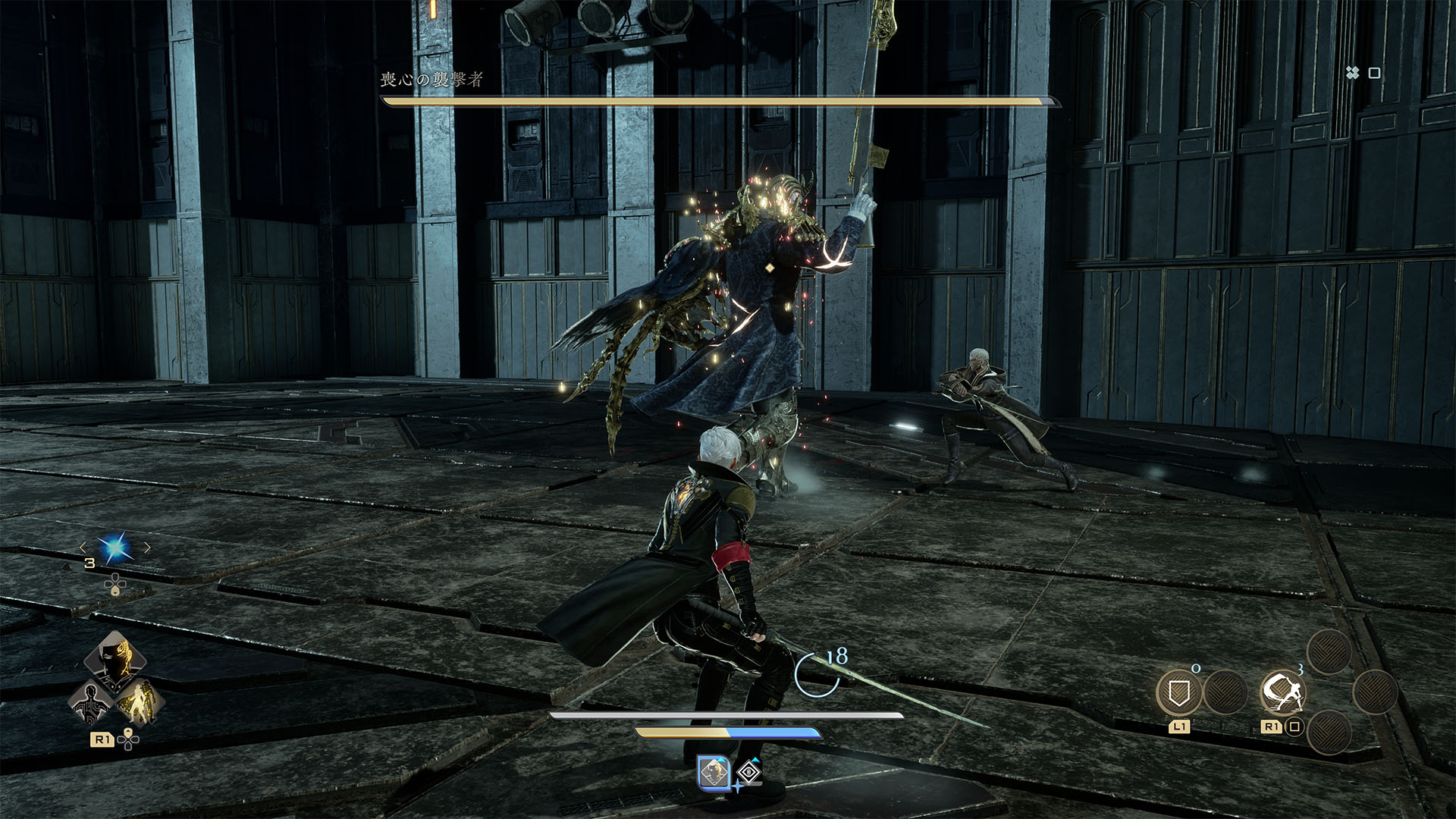This screenshot has width=1456, height=819.
Task: Click the left arrow beside the item selector
Action: 83,548
